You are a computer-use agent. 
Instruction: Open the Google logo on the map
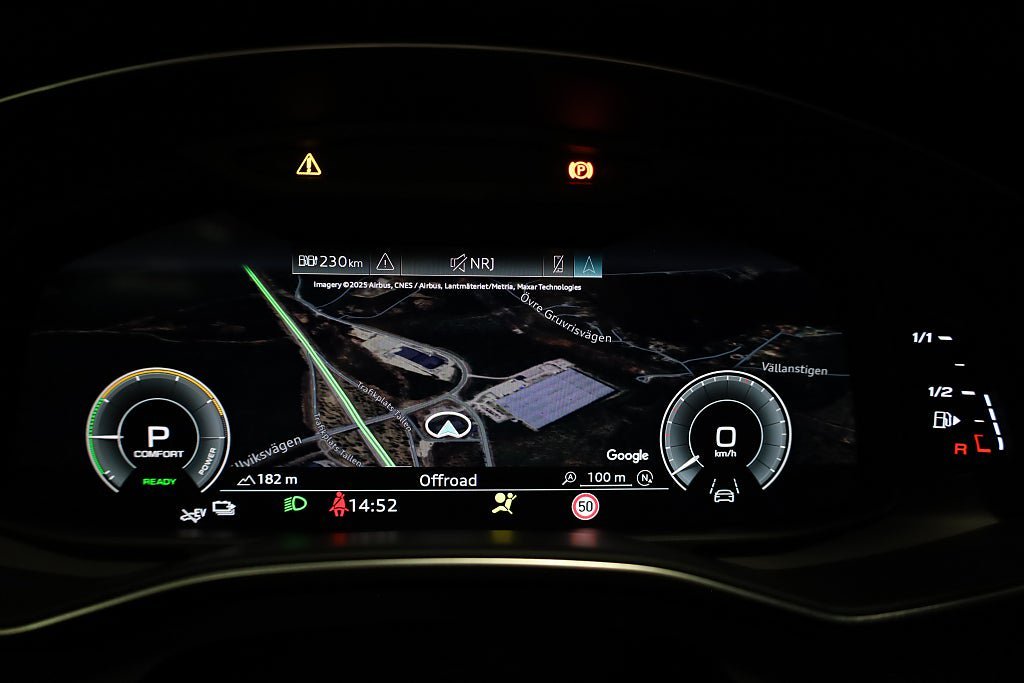coord(627,456)
